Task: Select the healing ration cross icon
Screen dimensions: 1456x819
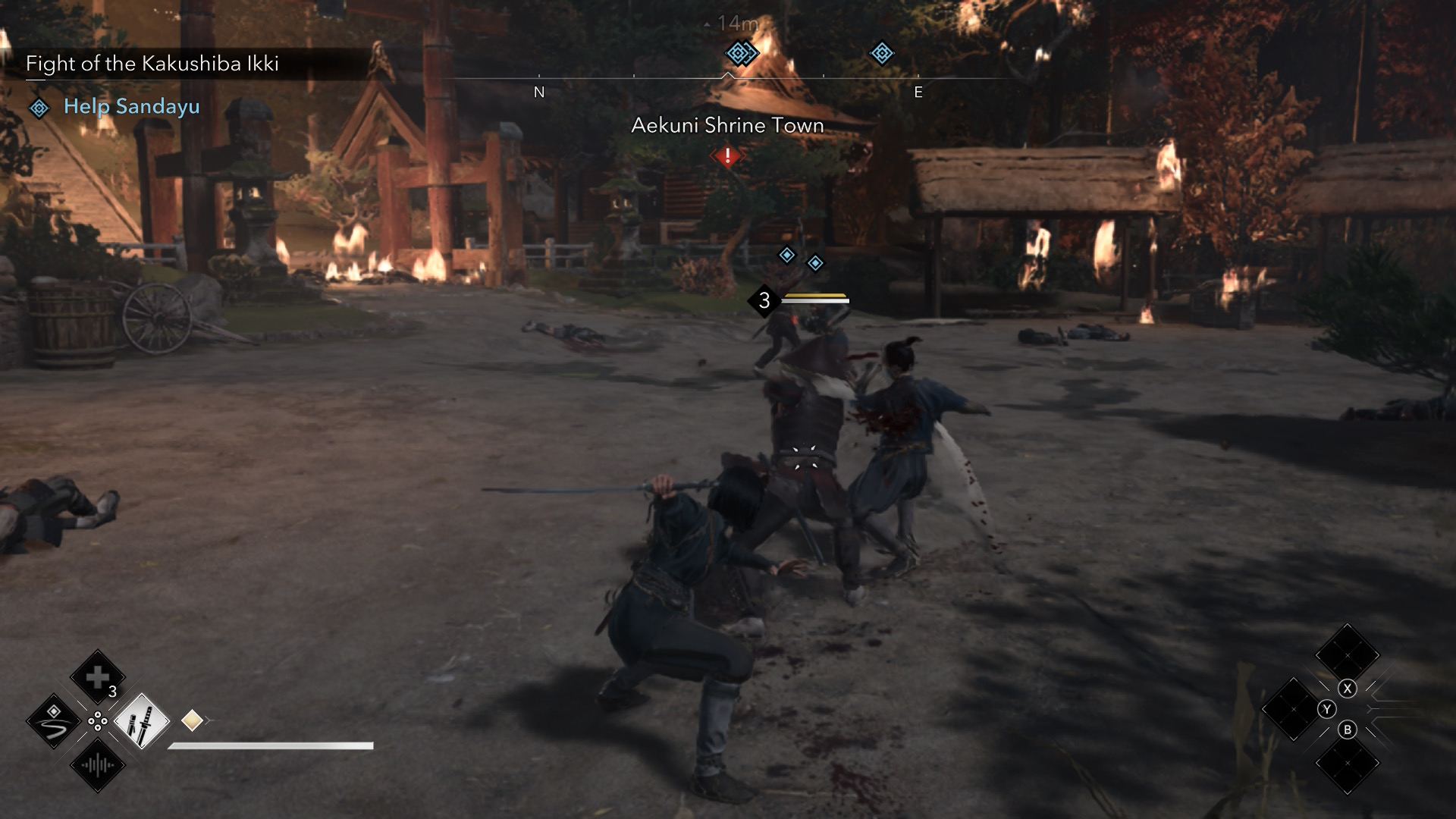Action: [97, 677]
